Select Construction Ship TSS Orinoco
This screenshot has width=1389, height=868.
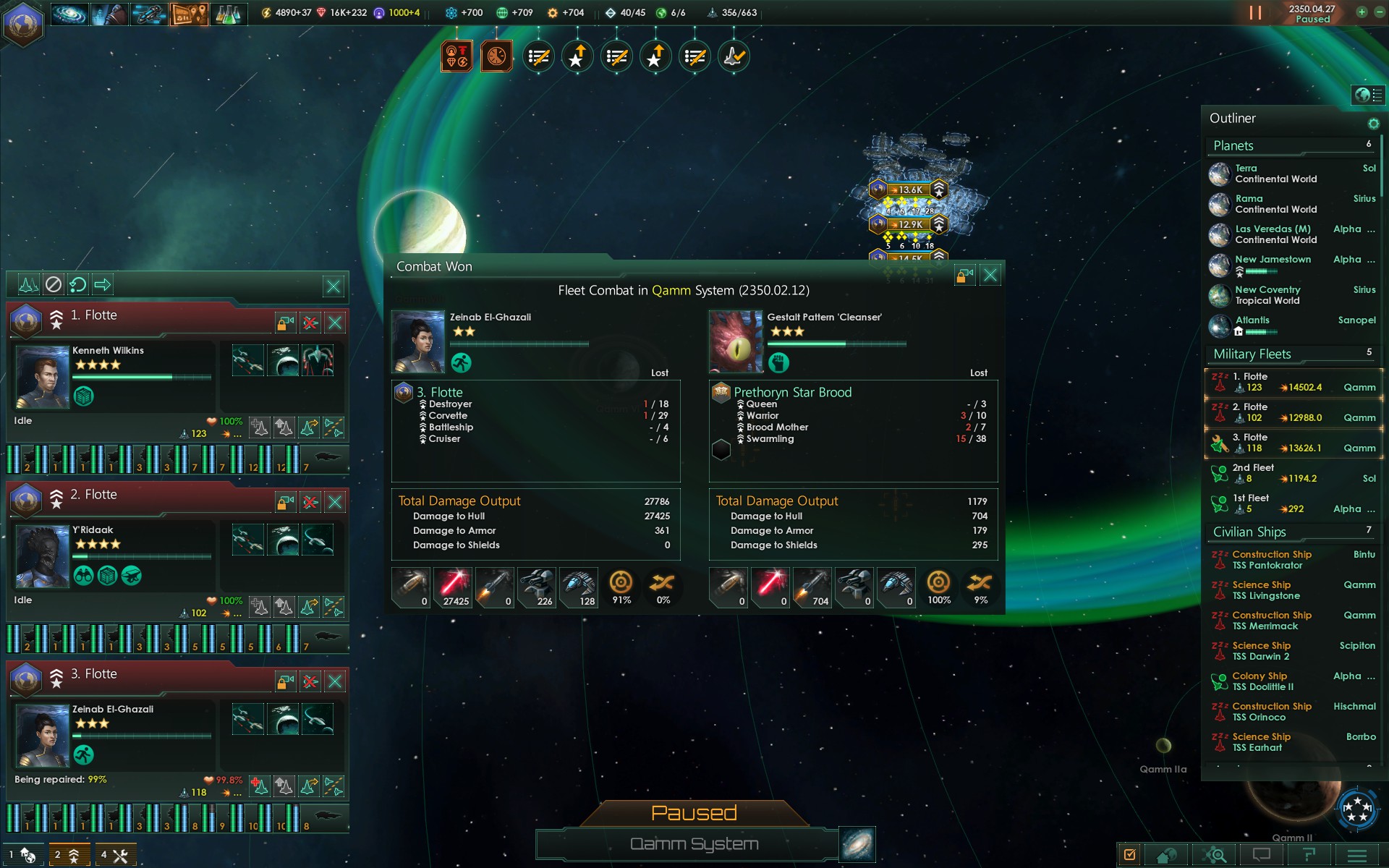[1272, 712]
